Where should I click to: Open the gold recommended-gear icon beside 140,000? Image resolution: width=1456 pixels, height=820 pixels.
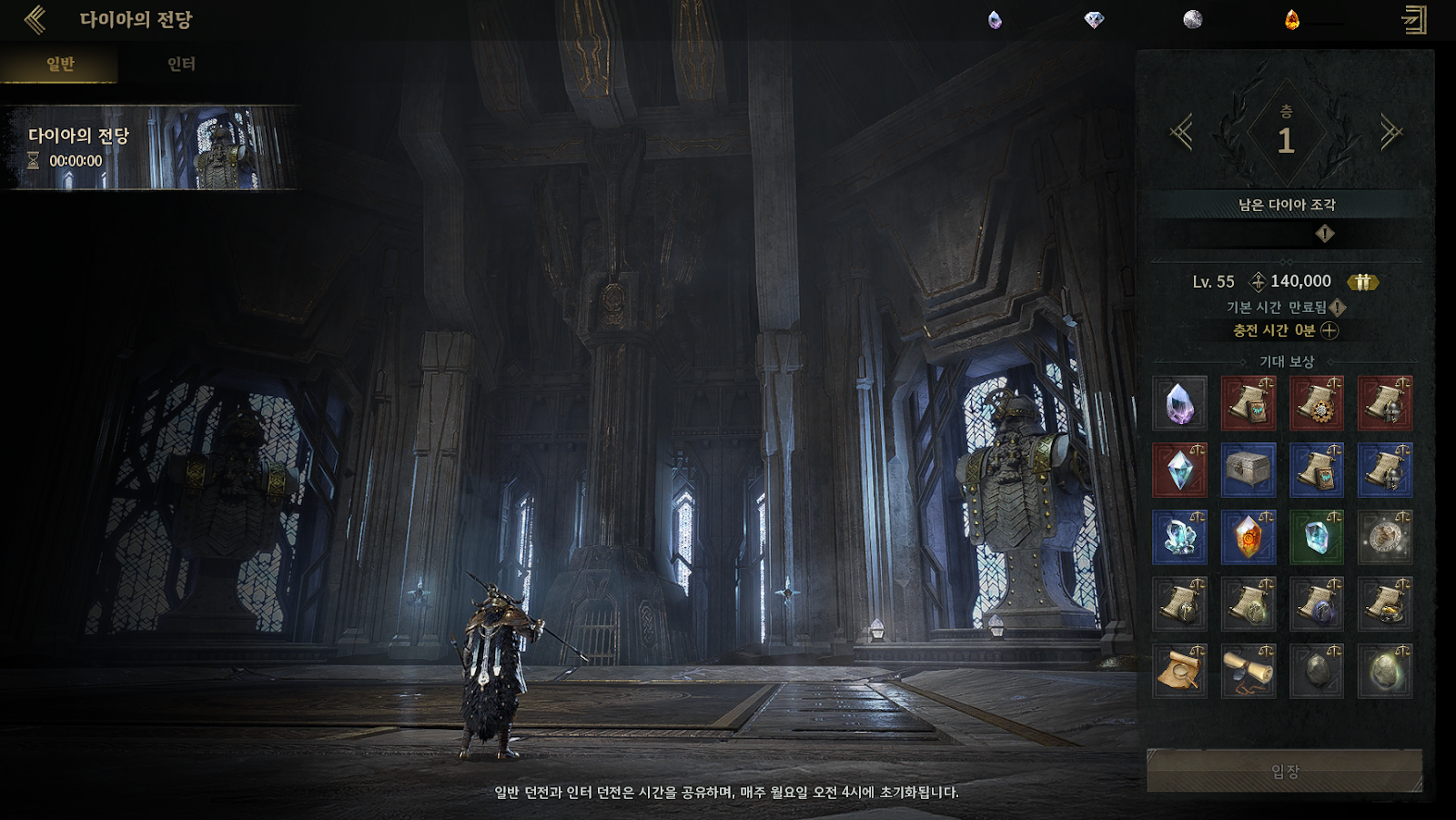click(x=1362, y=282)
